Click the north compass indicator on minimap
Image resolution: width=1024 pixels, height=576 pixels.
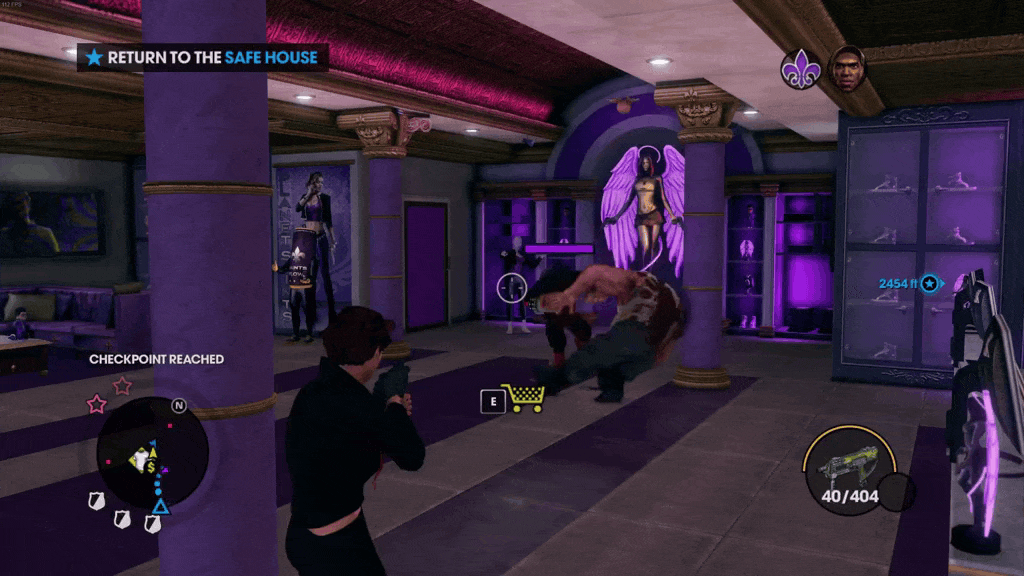[179, 406]
